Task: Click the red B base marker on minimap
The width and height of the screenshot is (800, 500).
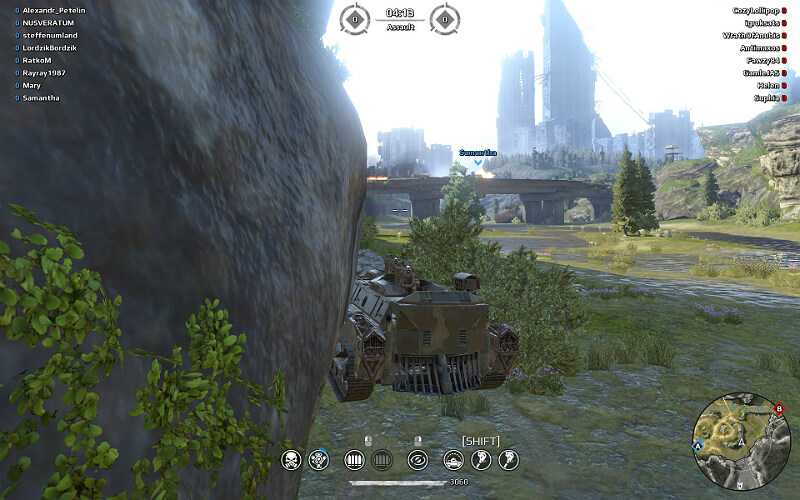Action: pos(779,408)
